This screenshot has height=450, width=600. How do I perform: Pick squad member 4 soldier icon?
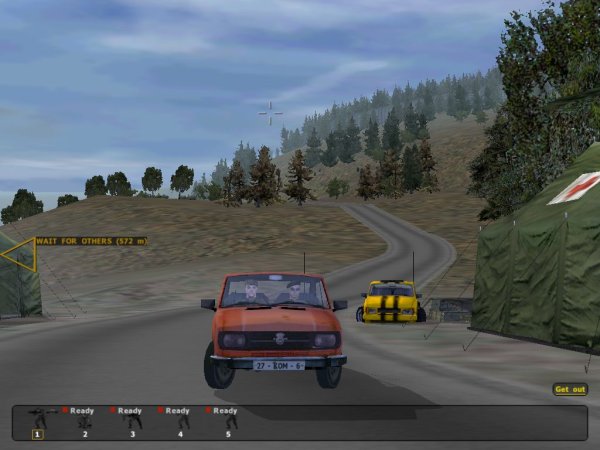click(181, 422)
